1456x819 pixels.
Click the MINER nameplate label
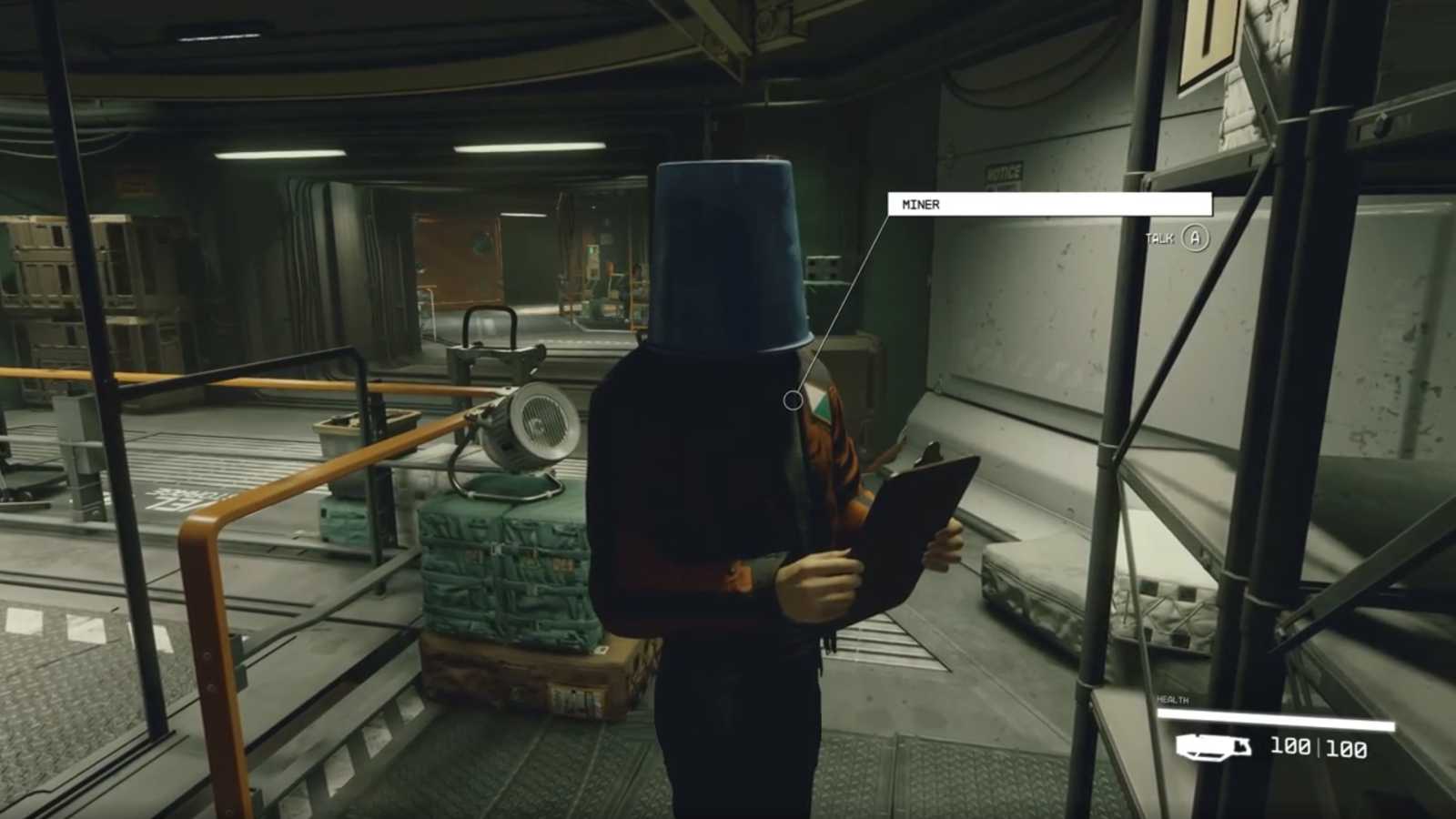(919, 204)
